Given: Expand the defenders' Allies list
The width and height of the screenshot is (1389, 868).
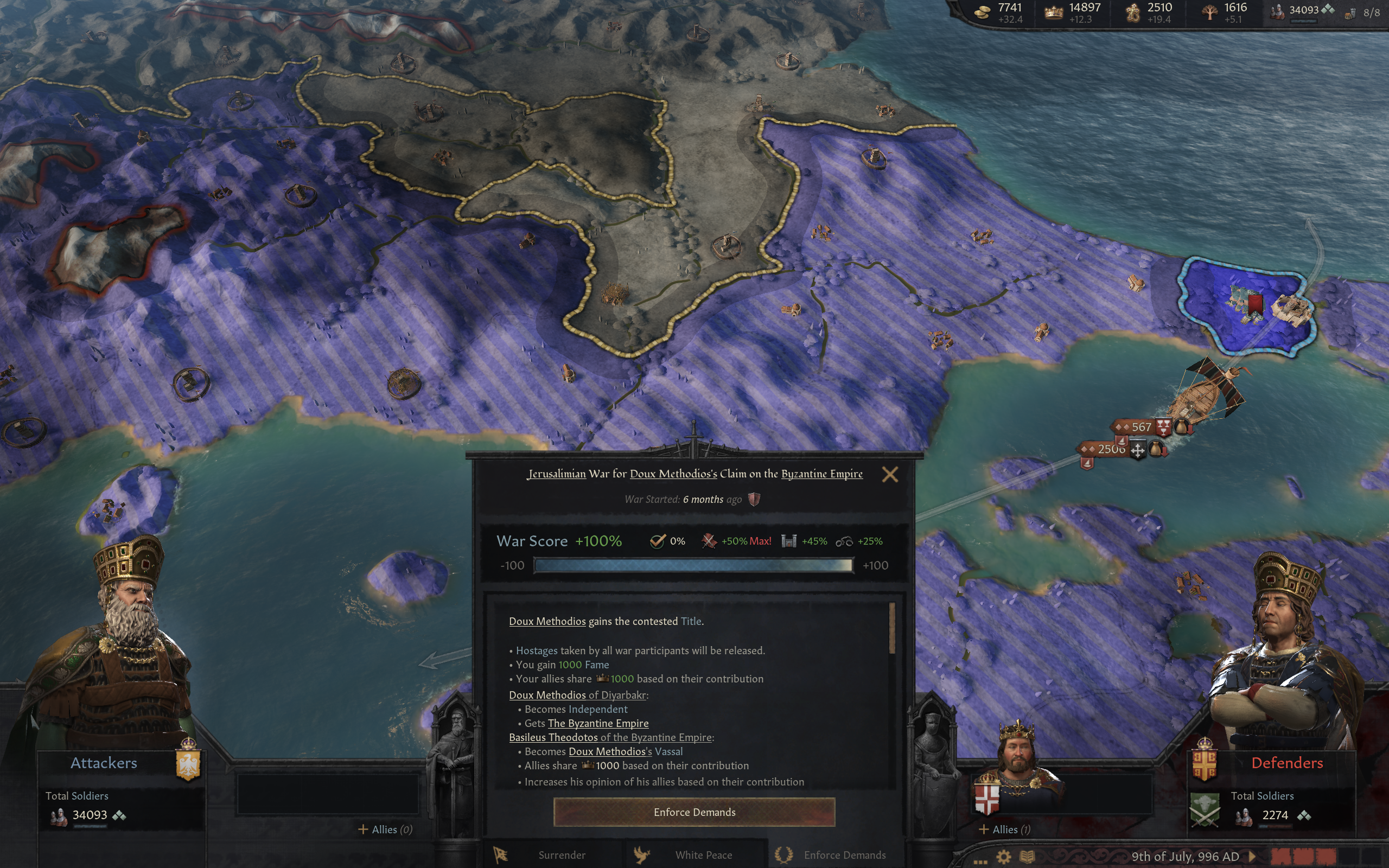Looking at the screenshot, I should point(1004,829).
